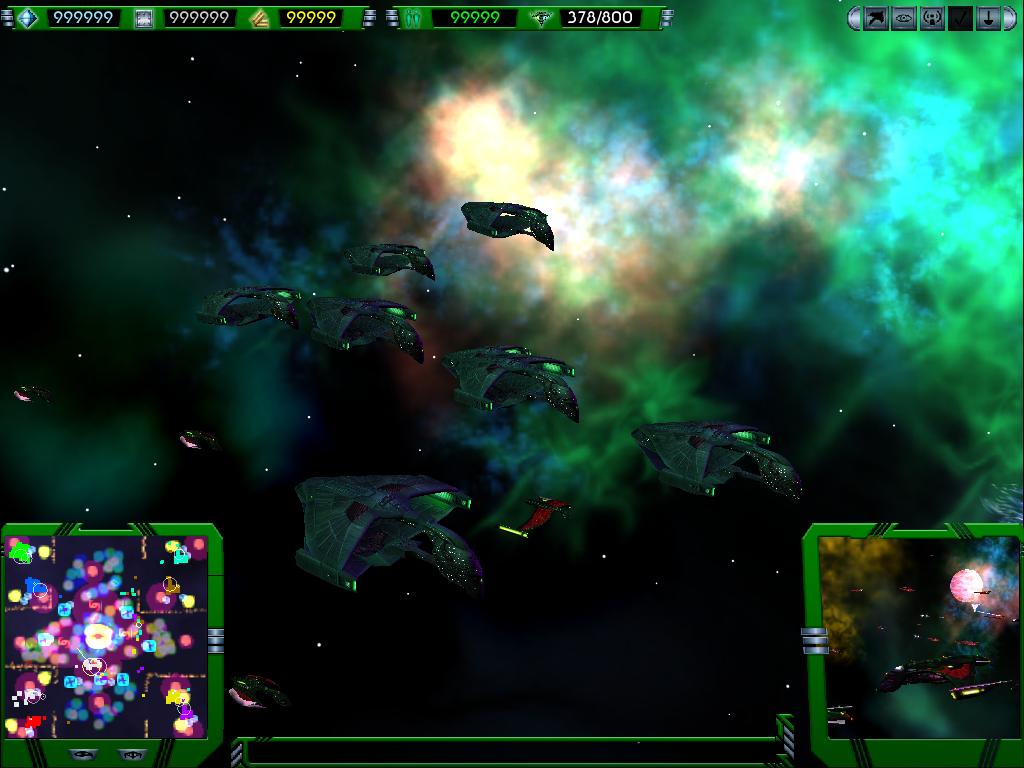Click the ship silhouette button in top toolbar

tap(876, 18)
